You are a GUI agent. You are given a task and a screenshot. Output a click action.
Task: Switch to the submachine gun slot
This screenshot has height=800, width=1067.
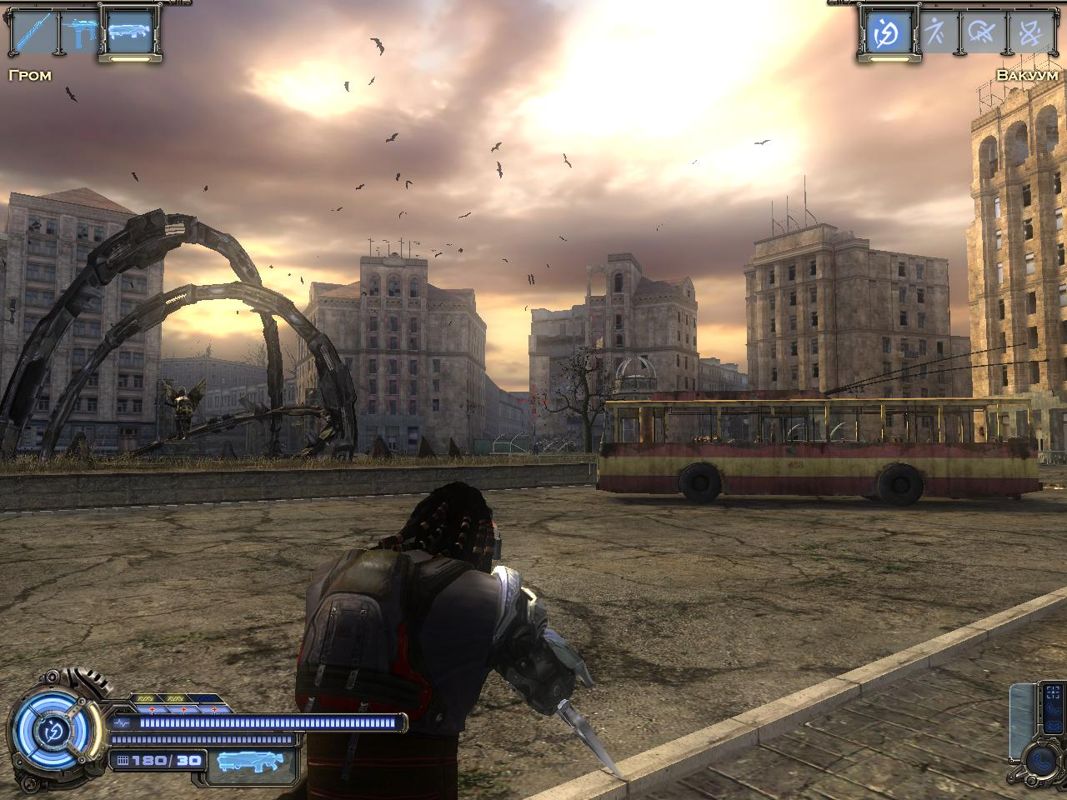(80, 32)
